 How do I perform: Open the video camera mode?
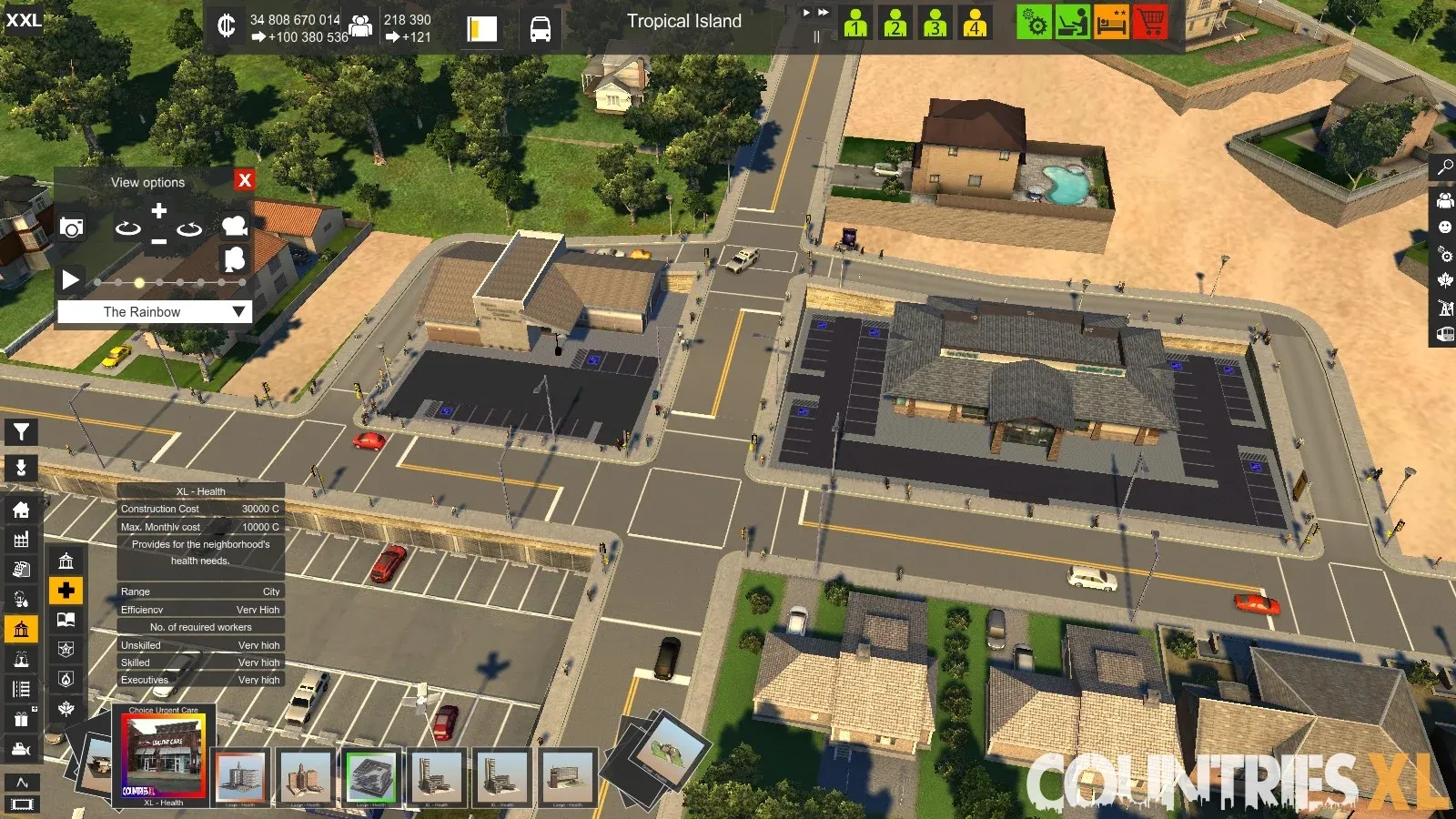point(235,226)
